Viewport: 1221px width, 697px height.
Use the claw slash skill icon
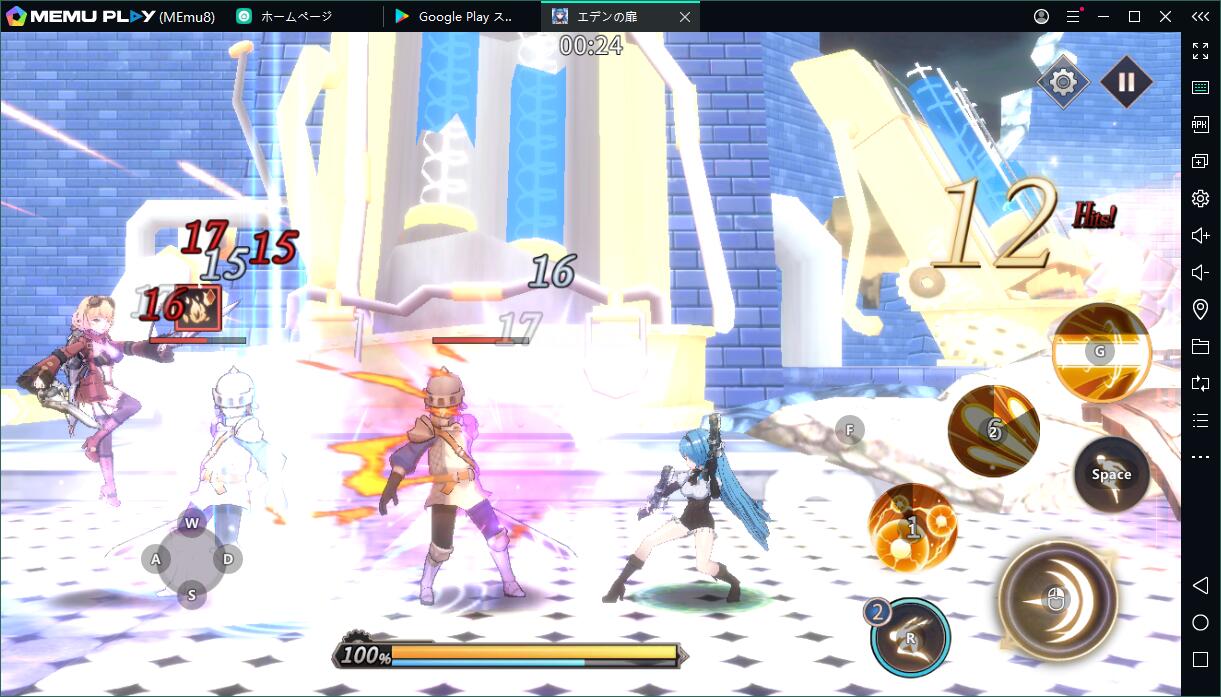pyautogui.click(x=993, y=430)
